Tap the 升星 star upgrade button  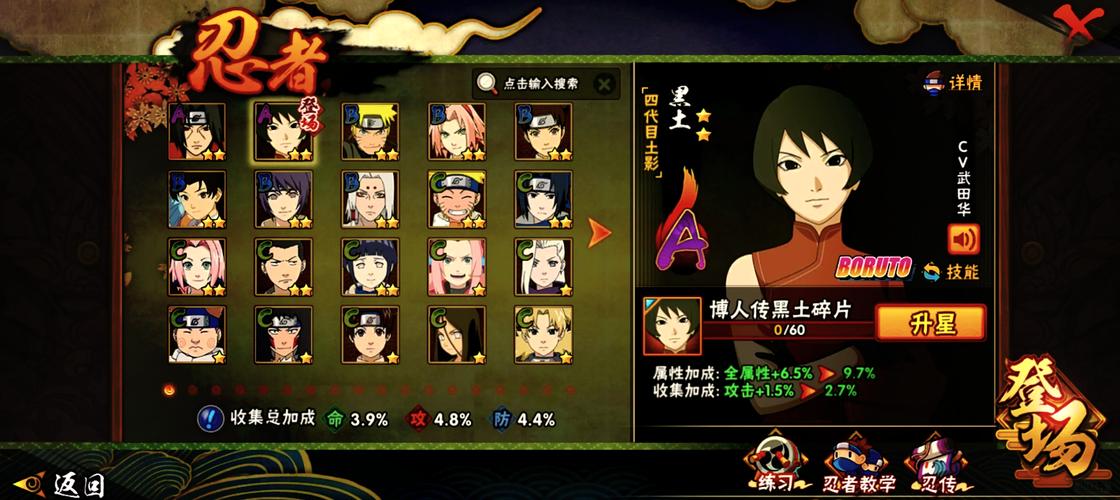[x=930, y=322]
